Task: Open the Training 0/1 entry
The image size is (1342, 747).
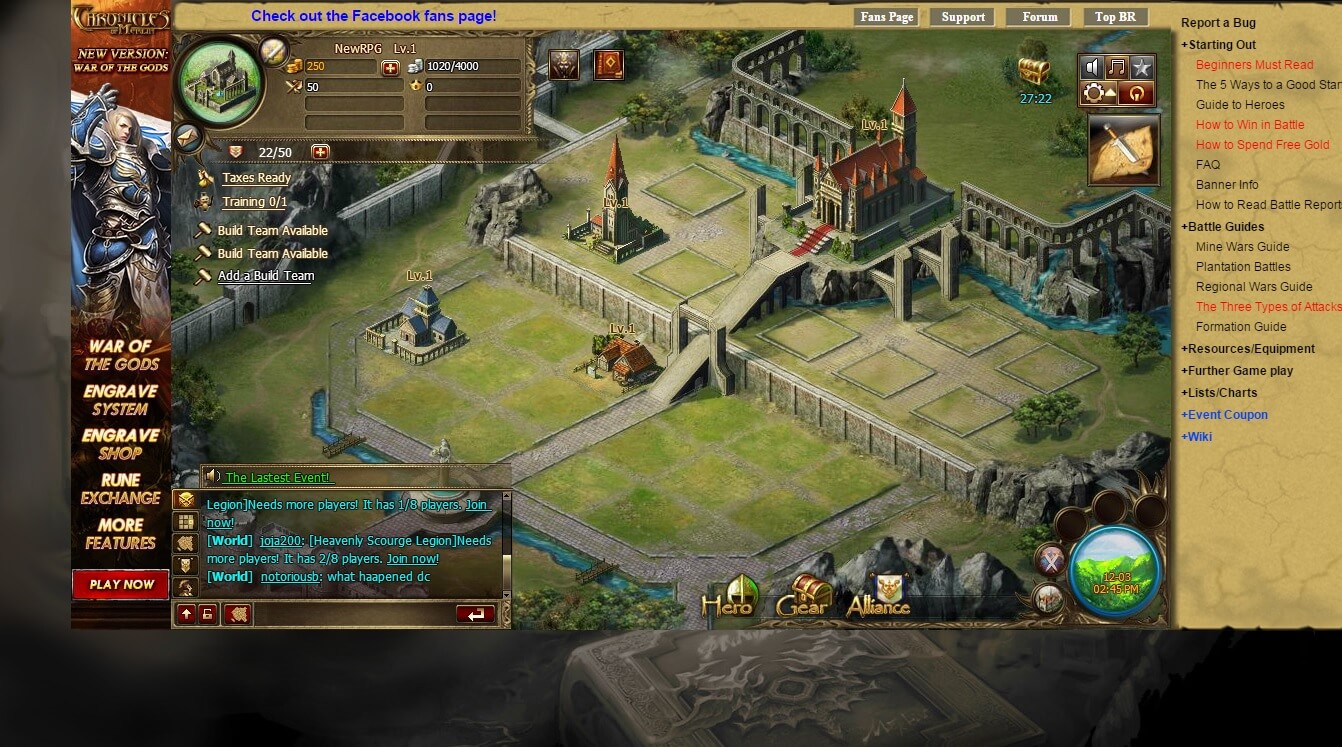Action: 254,202
